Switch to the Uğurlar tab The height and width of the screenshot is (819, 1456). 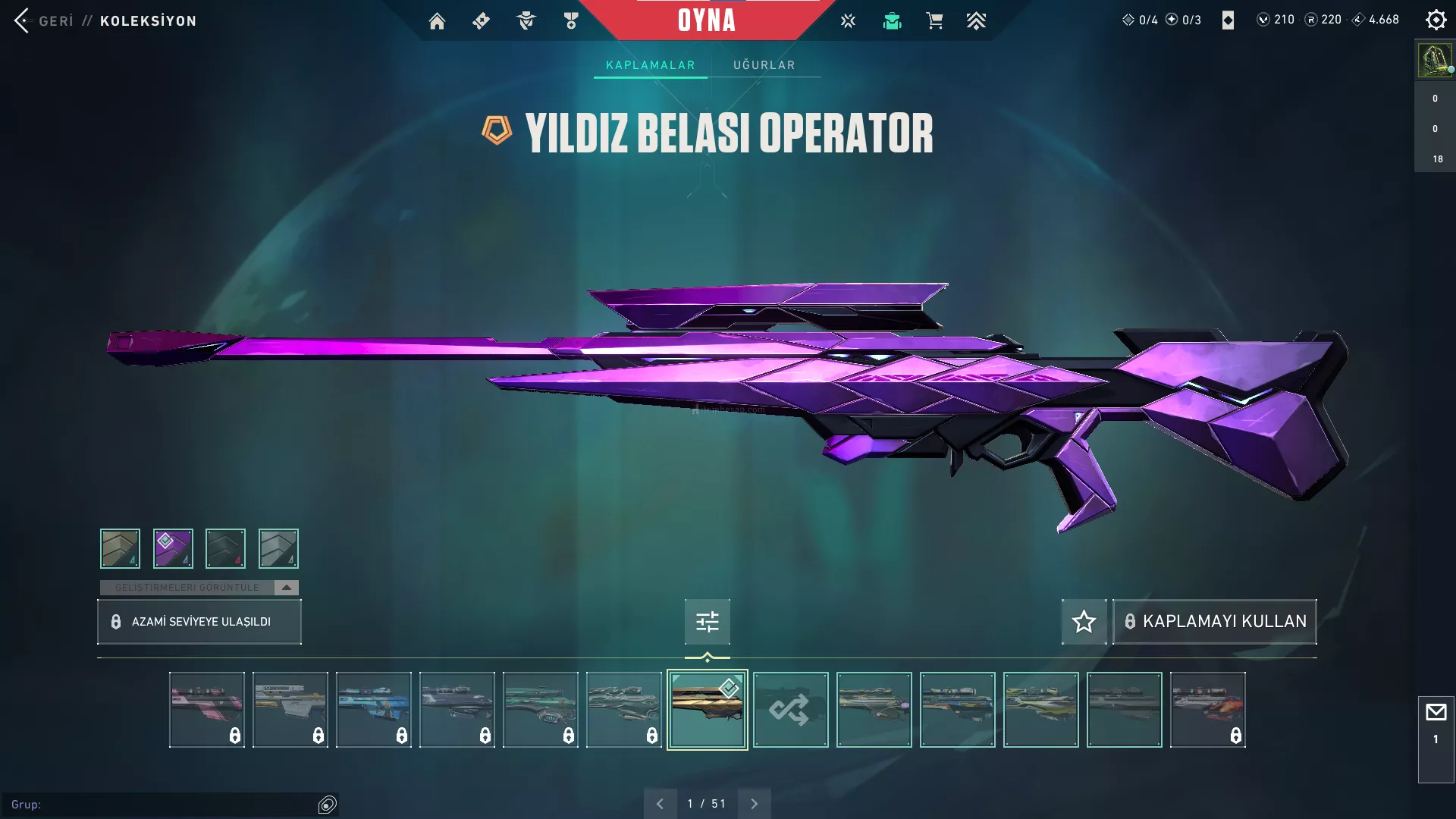(764, 65)
